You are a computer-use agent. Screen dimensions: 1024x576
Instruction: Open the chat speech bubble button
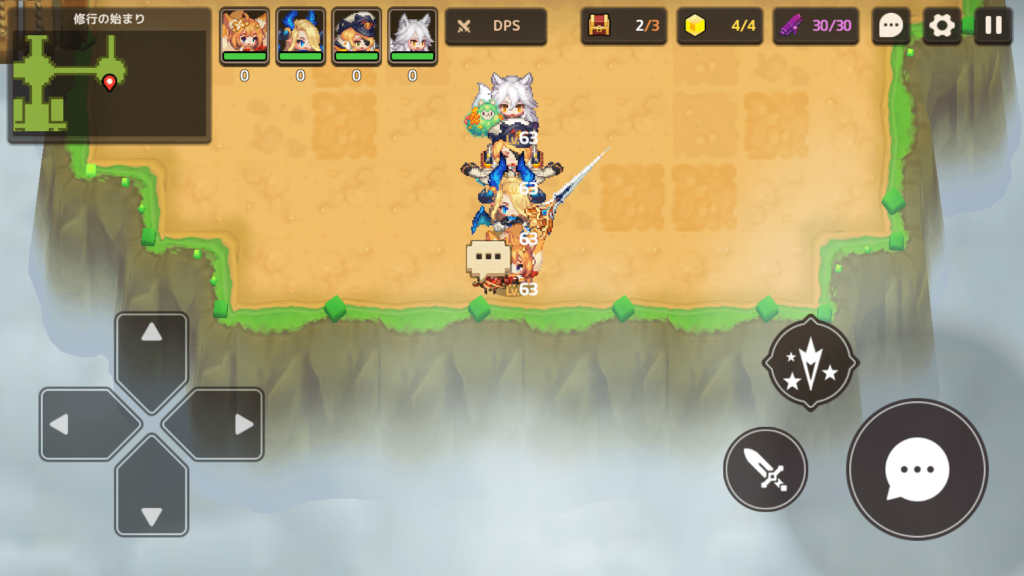pos(890,26)
